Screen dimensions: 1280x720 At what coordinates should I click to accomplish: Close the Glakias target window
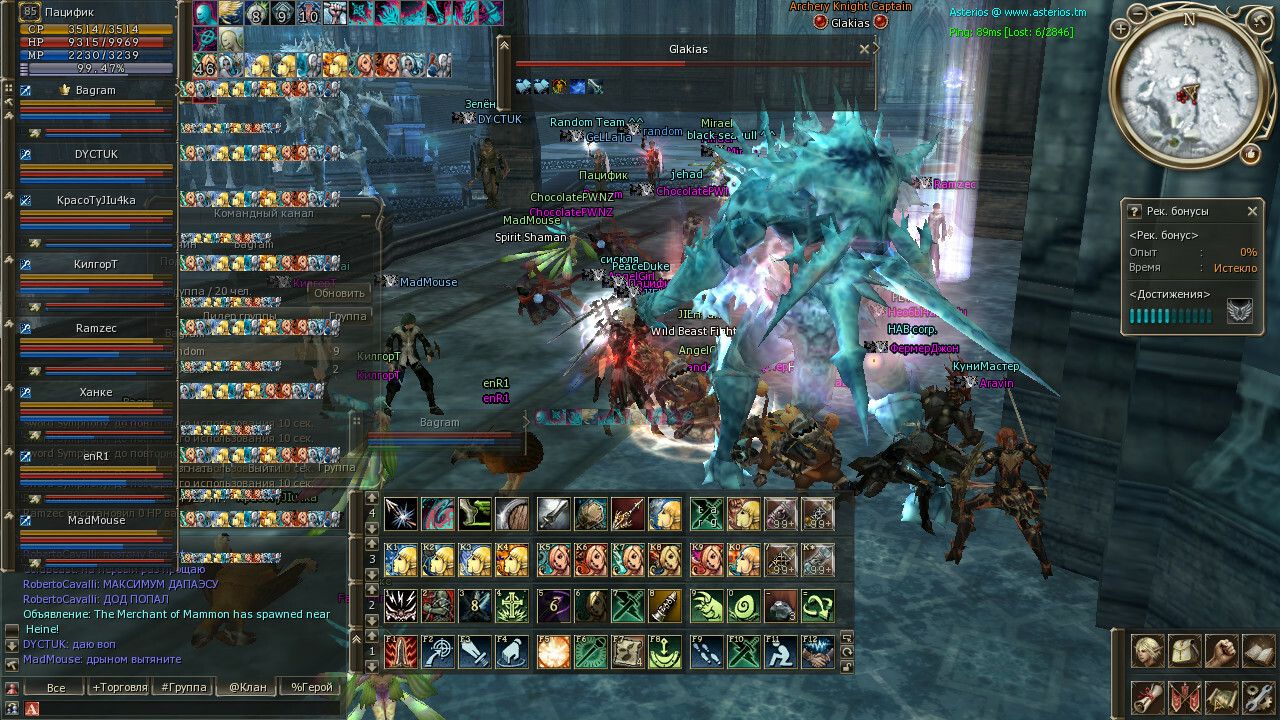[x=864, y=49]
